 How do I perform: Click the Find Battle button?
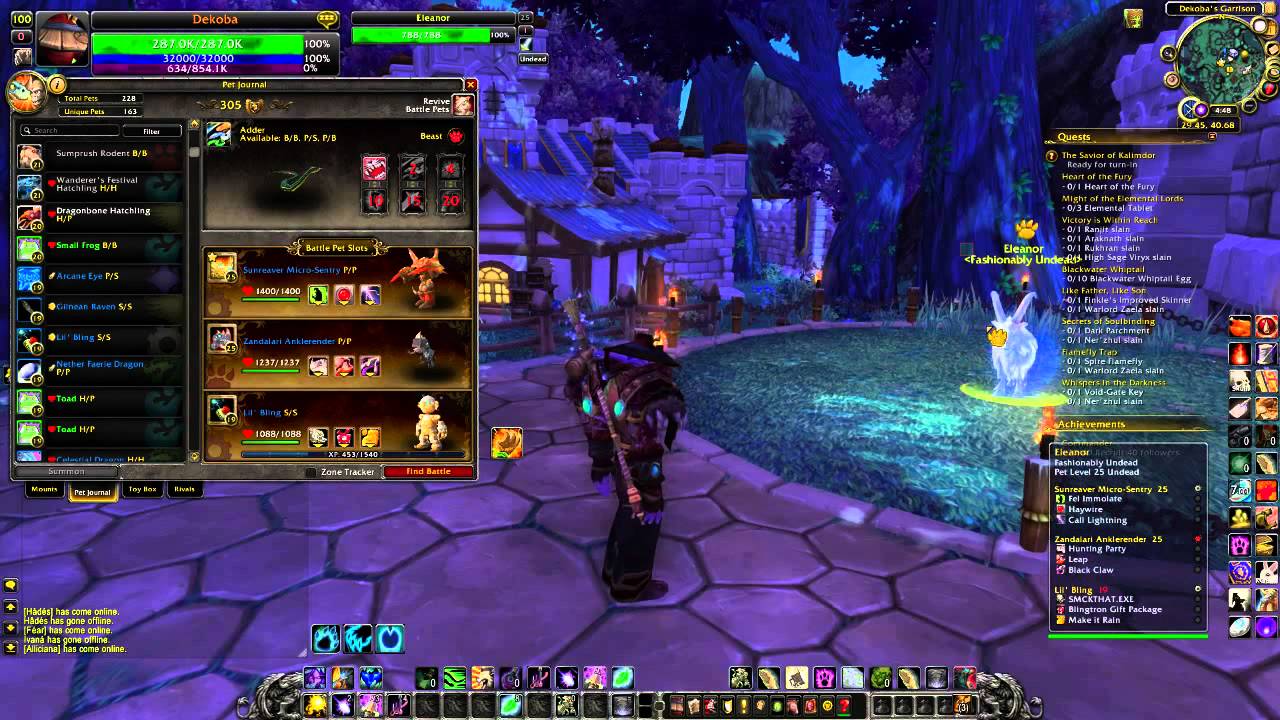pos(430,470)
